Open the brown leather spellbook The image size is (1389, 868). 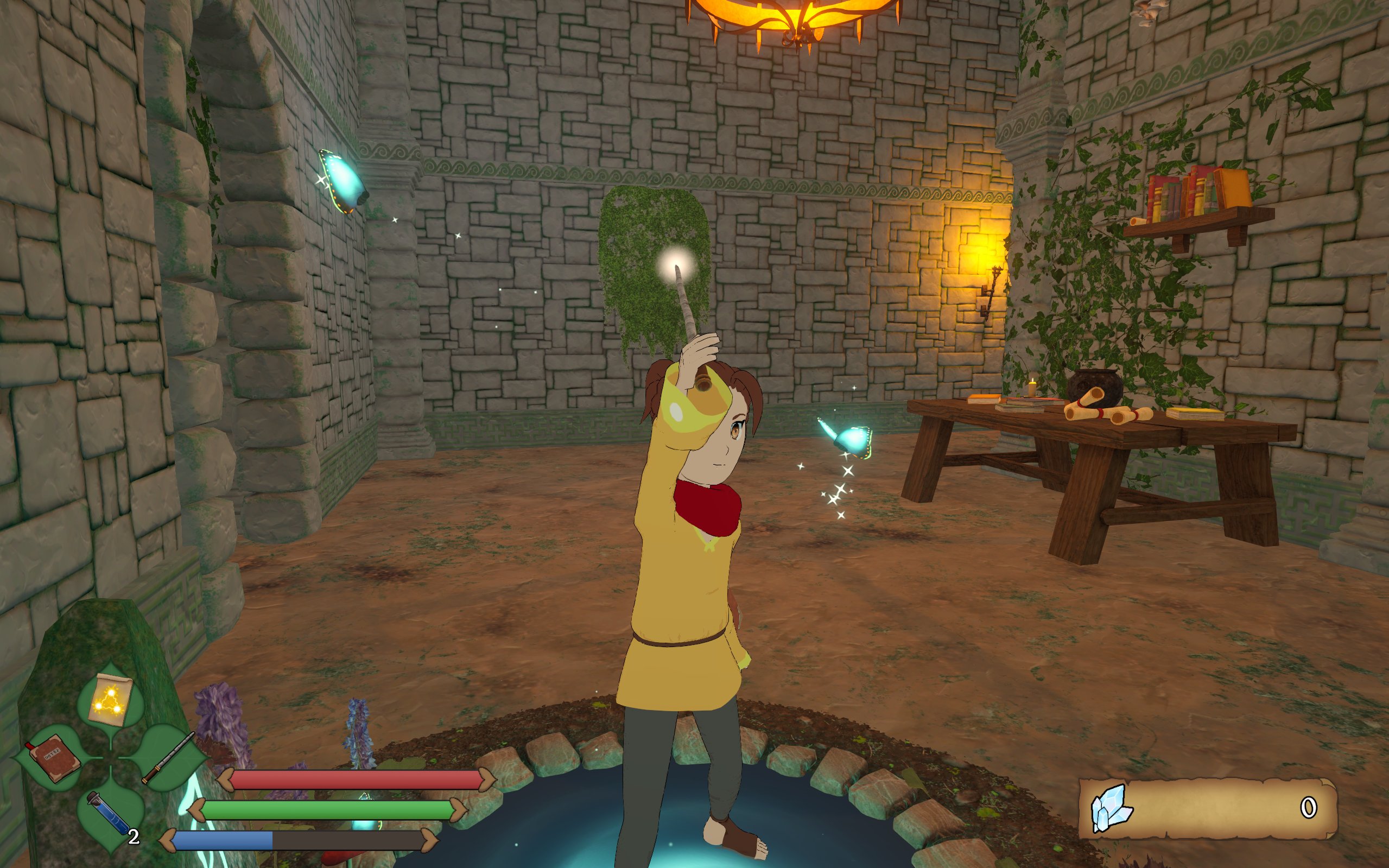point(53,757)
